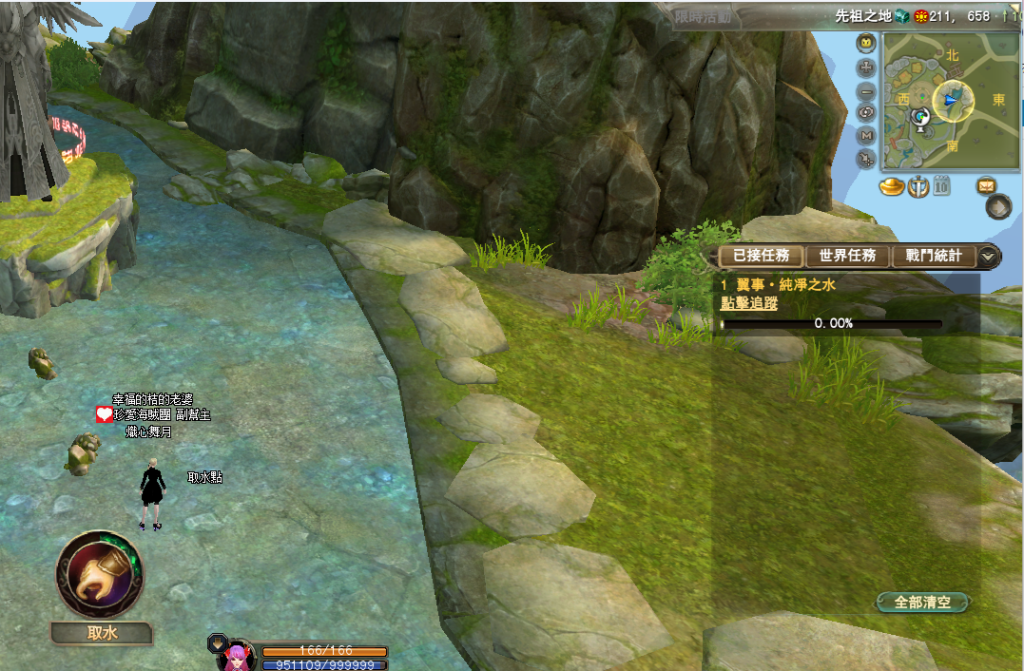Click the down-arrow button beside the portrait
The width and height of the screenshot is (1024, 671).
coord(216,641)
